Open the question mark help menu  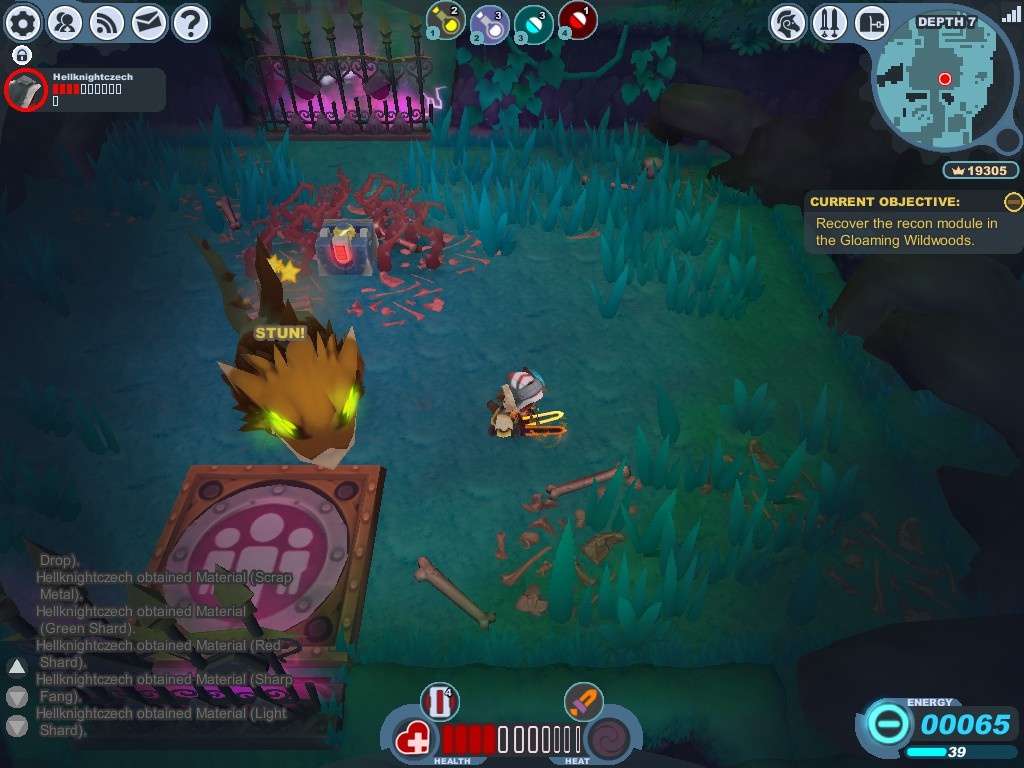pos(191,22)
